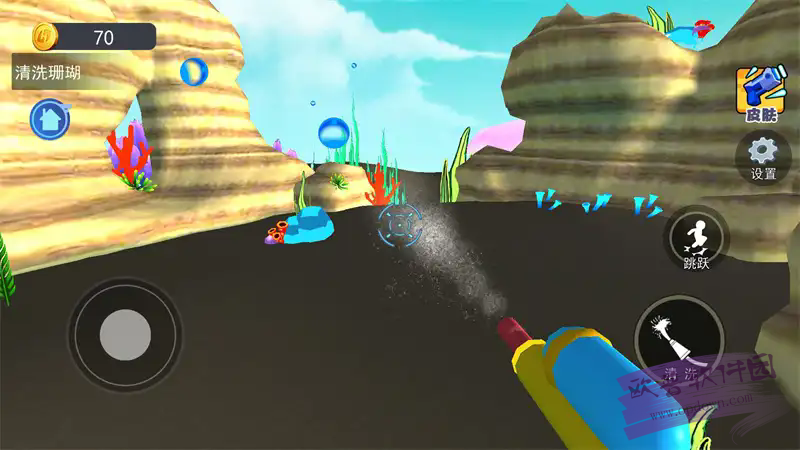Open the 皮肤 skin shop
Image resolution: width=800 pixels, height=450 pixels.
click(760, 94)
